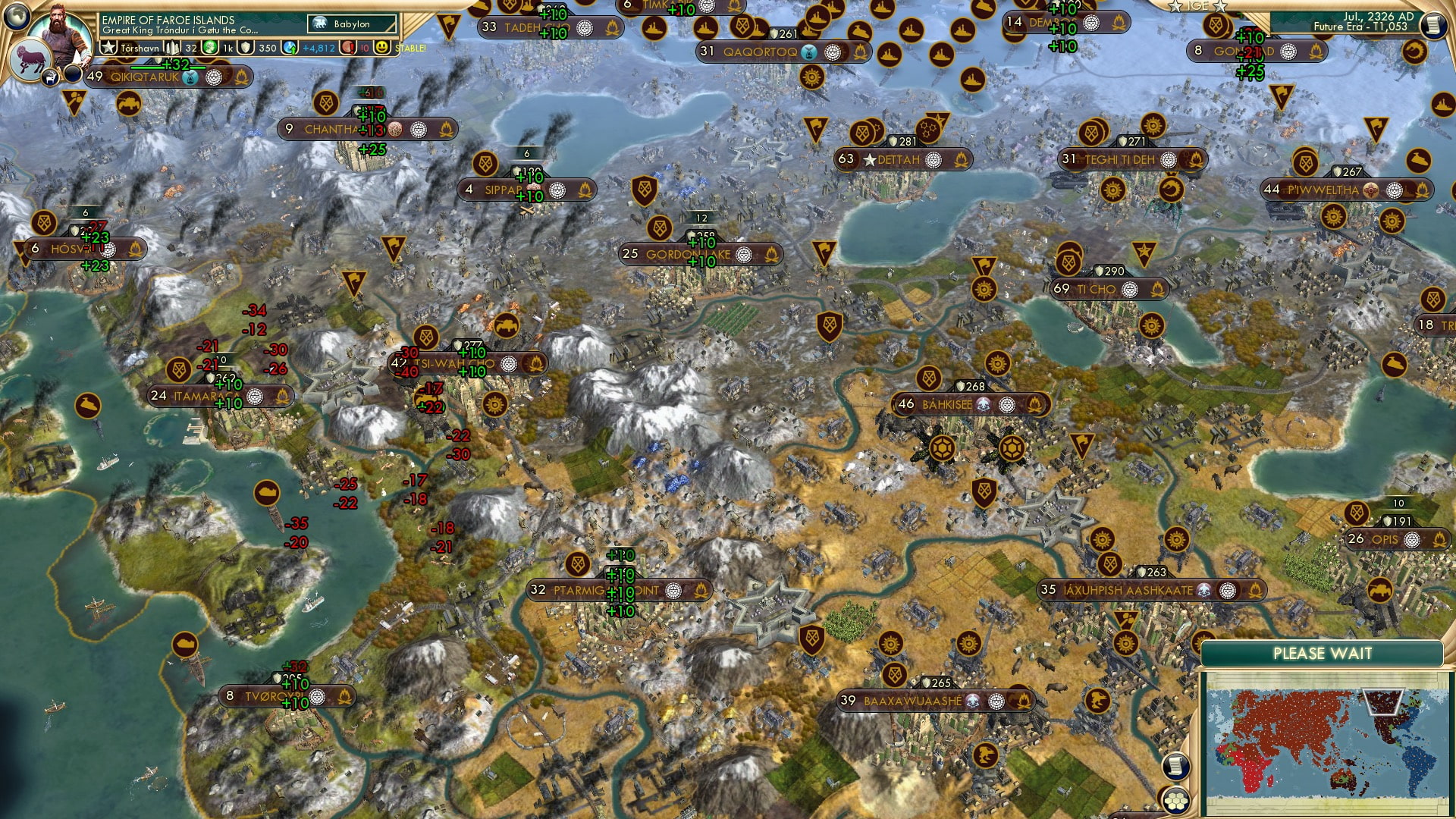Open the scroll menu beside the date

tap(1432, 25)
